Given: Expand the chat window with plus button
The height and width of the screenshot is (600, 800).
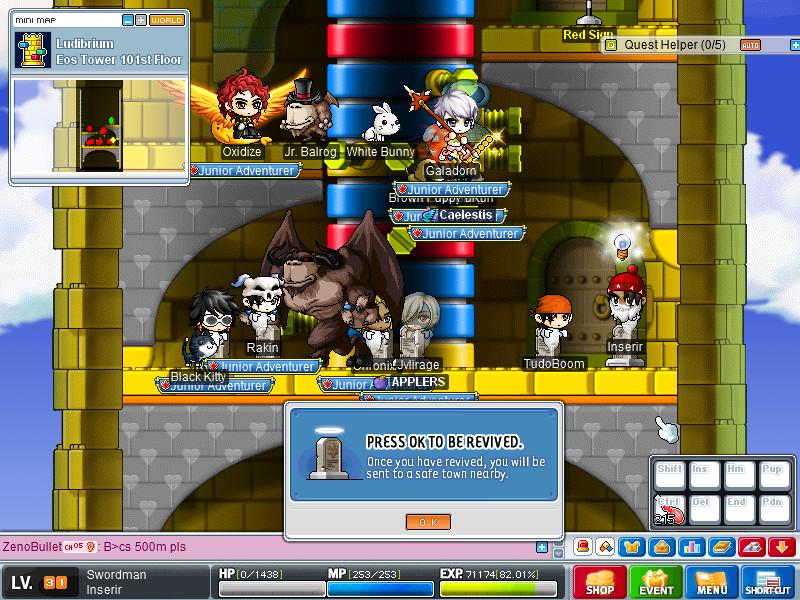Looking at the screenshot, I should [x=542, y=547].
